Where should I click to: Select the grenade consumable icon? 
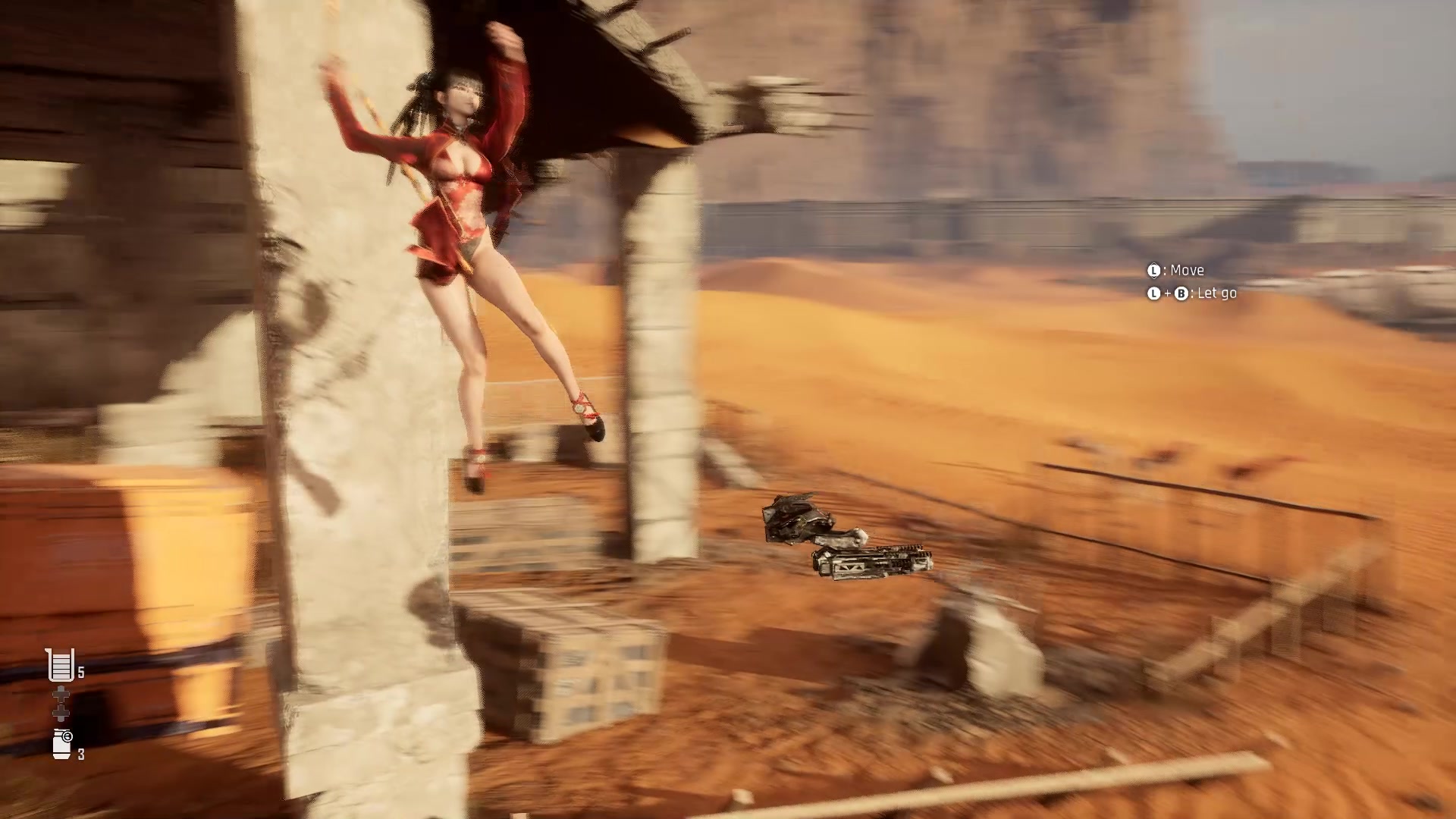pos(61,744)
